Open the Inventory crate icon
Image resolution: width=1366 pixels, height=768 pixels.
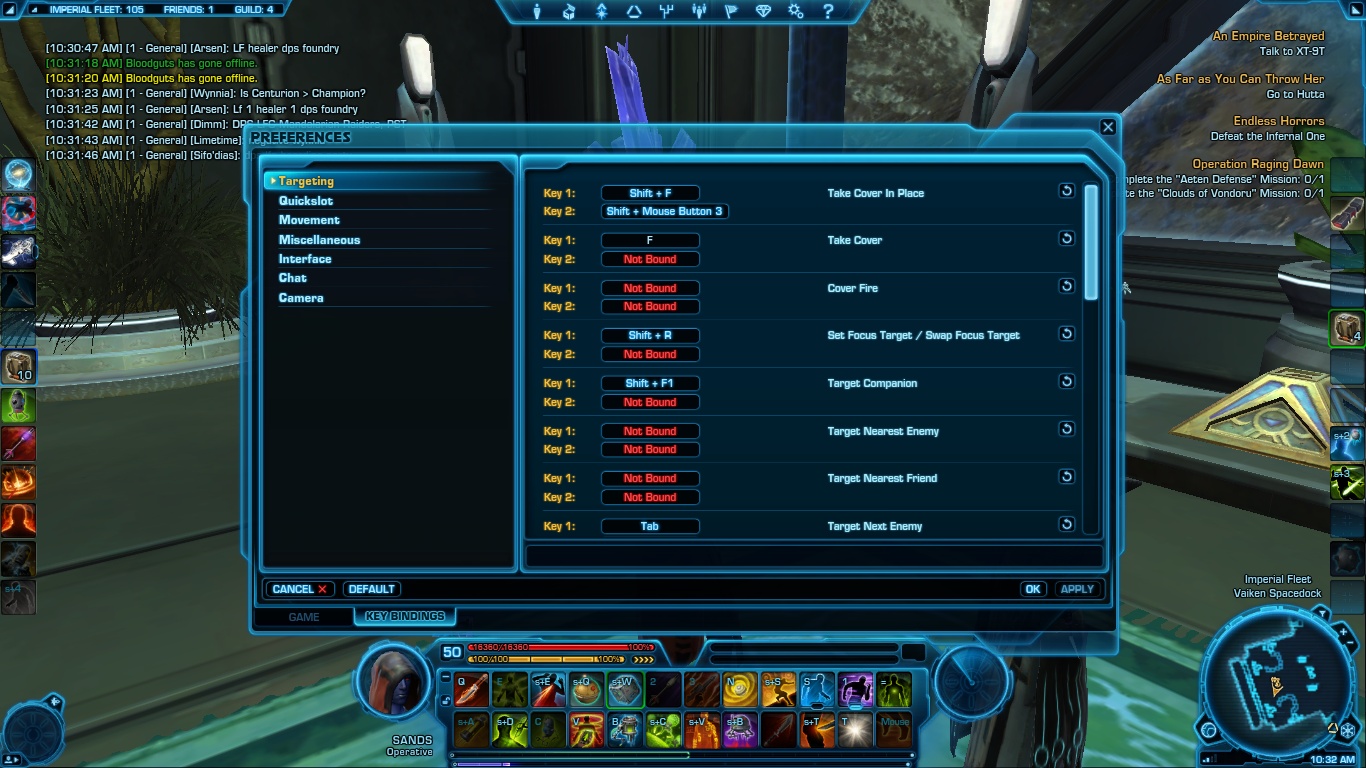(569, 12)
